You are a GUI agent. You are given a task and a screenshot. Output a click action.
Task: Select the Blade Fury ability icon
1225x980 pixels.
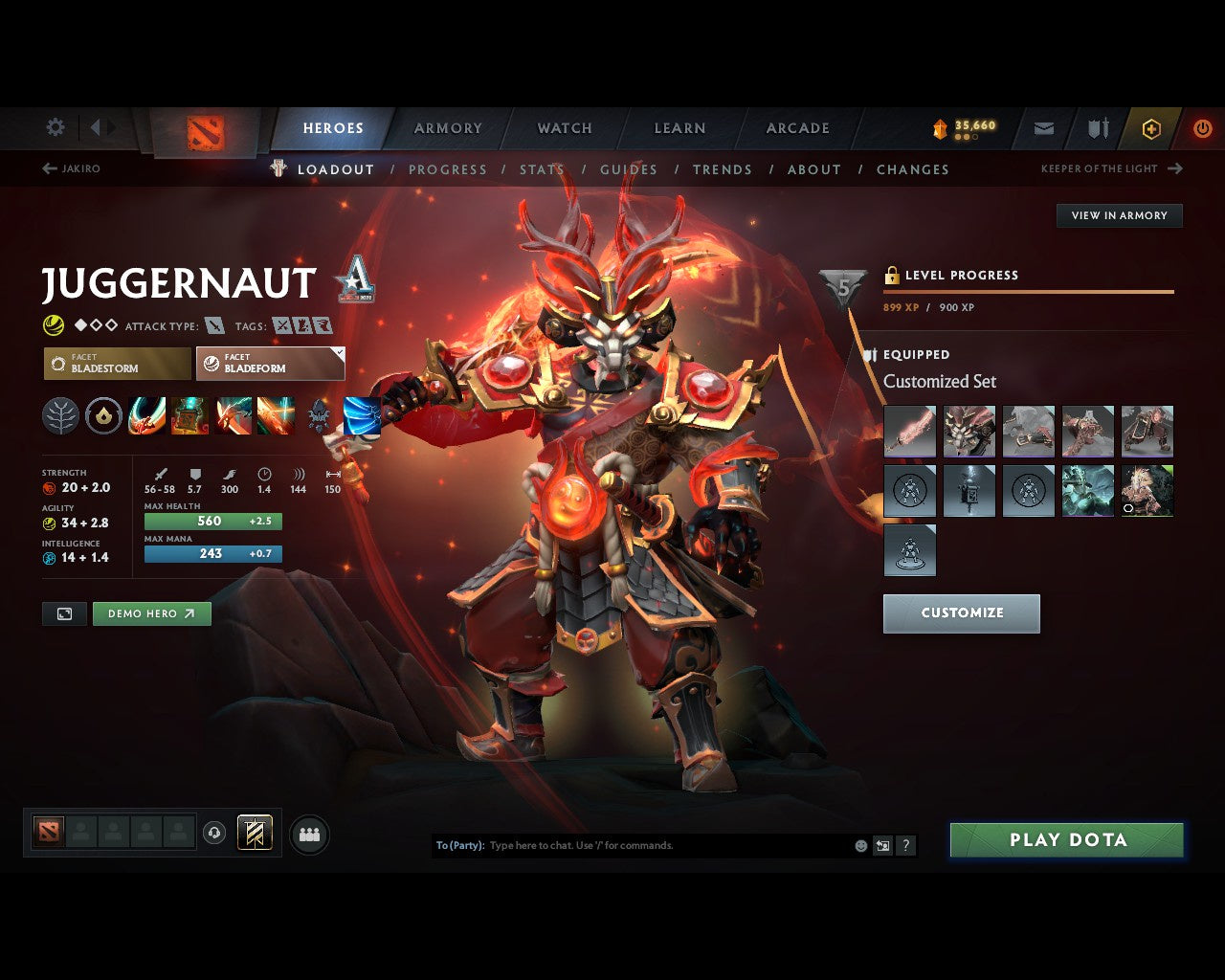[146, 415]
